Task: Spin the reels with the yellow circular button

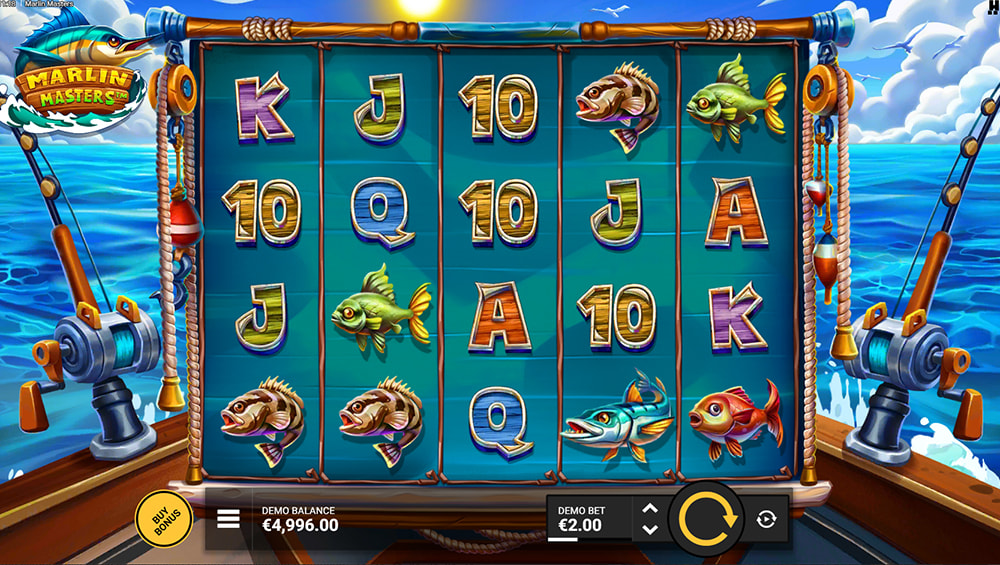Action: 706,518
